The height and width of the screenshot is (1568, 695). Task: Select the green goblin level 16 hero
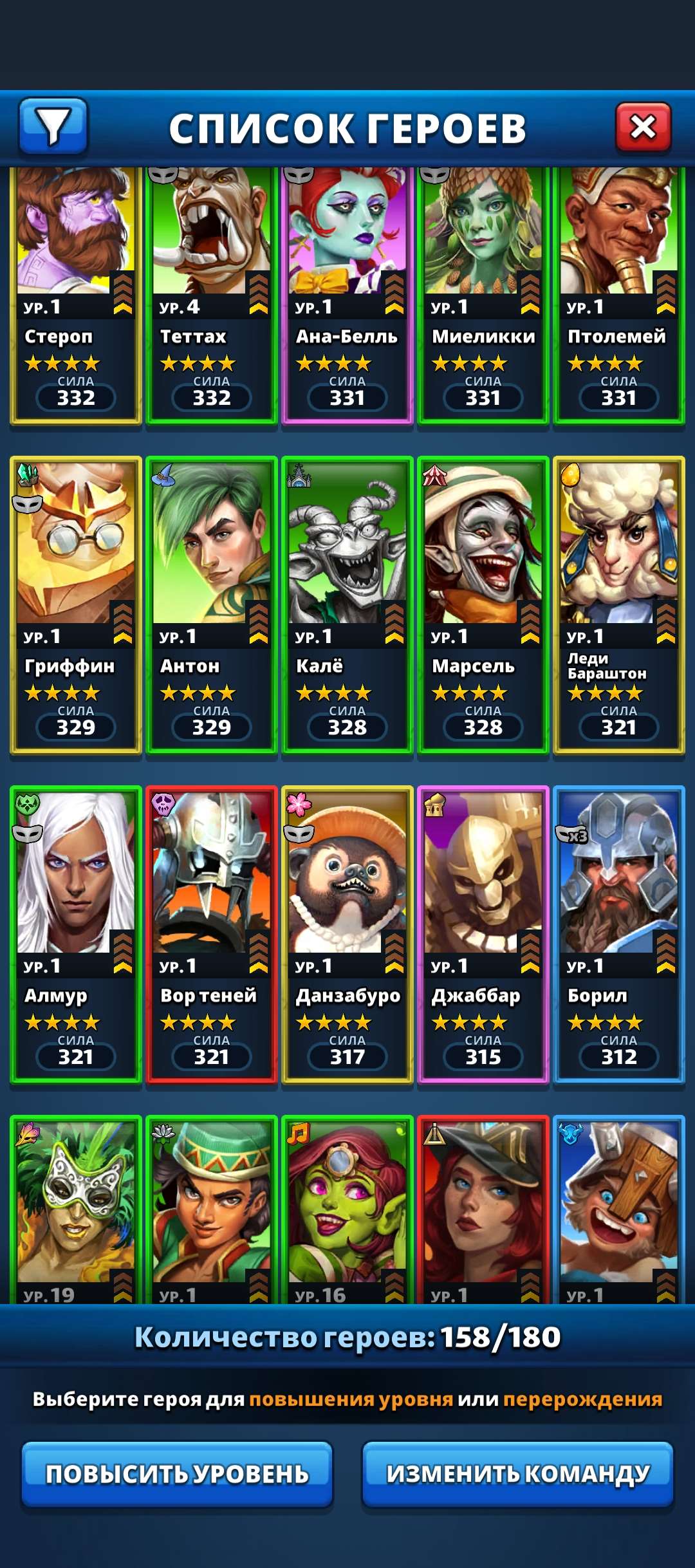tap(347, 1210)
